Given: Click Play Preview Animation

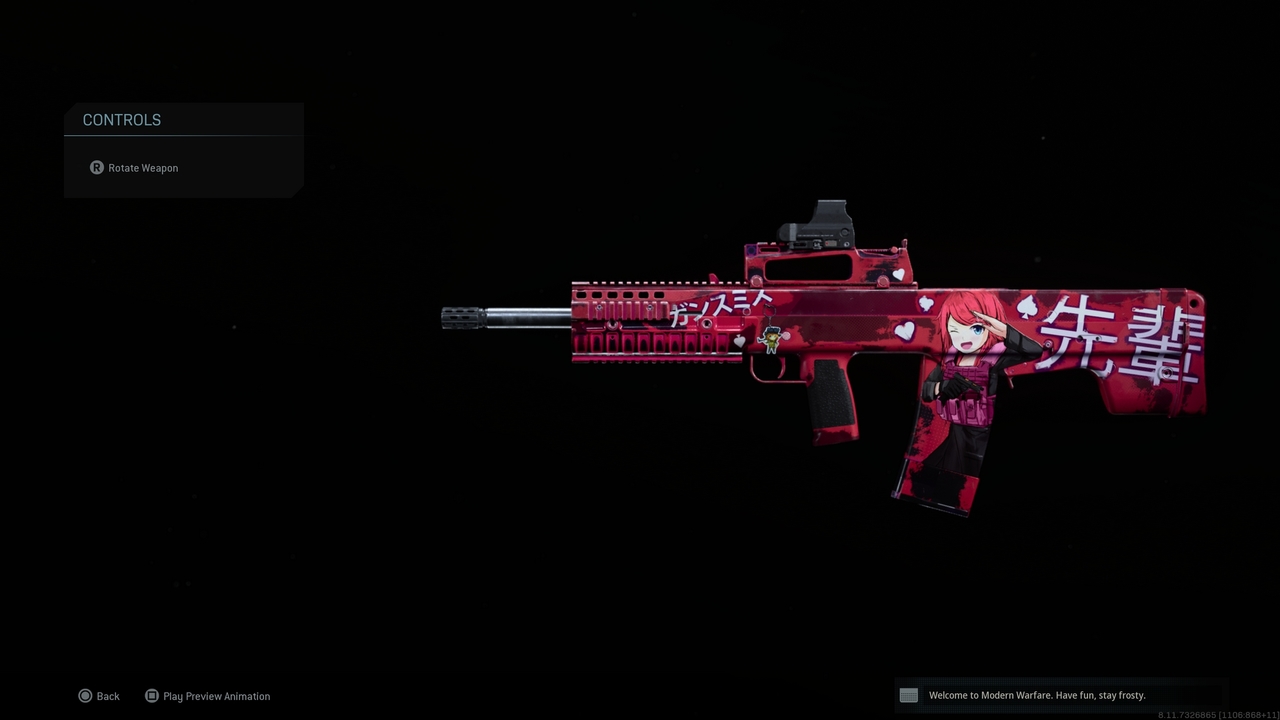Looking at the screenshot, I should click(x=216, y=696).
